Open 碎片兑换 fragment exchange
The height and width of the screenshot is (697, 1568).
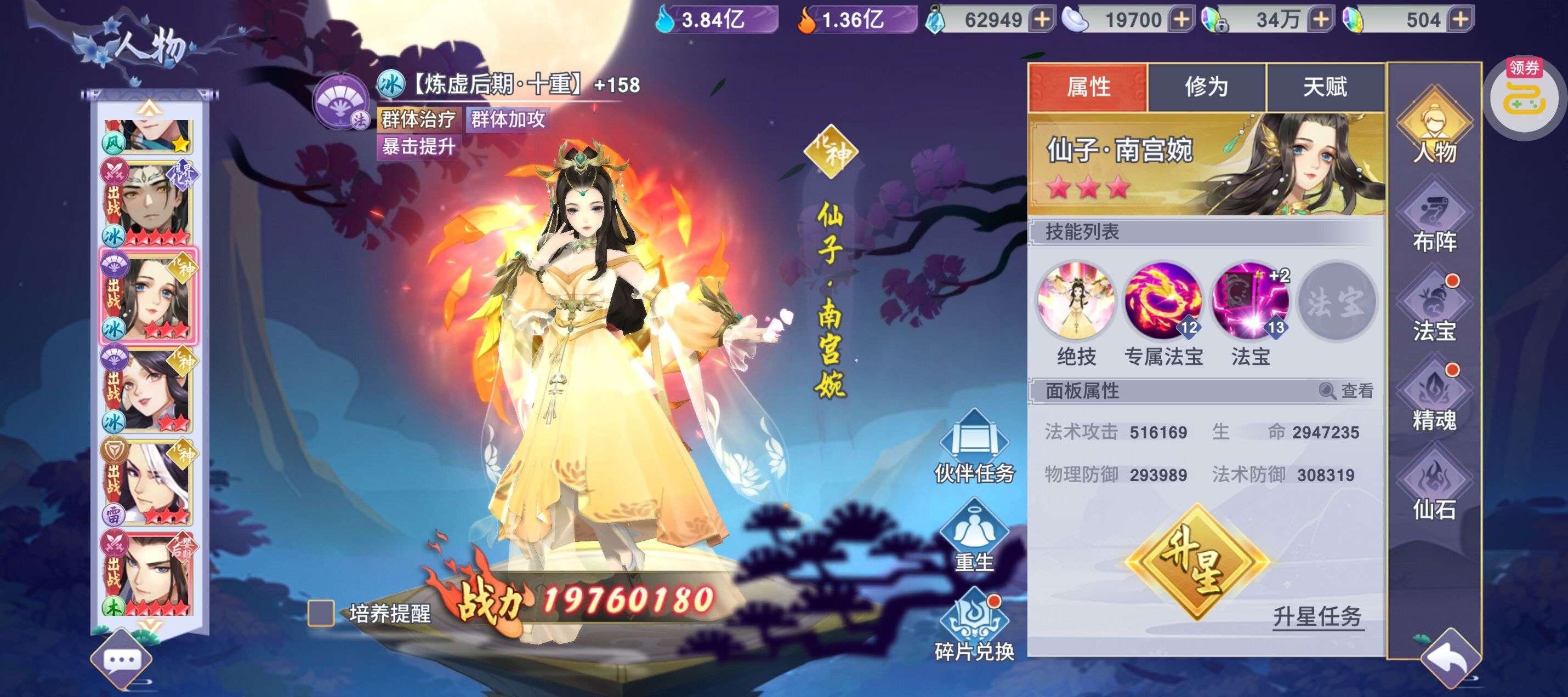(974, 625)
